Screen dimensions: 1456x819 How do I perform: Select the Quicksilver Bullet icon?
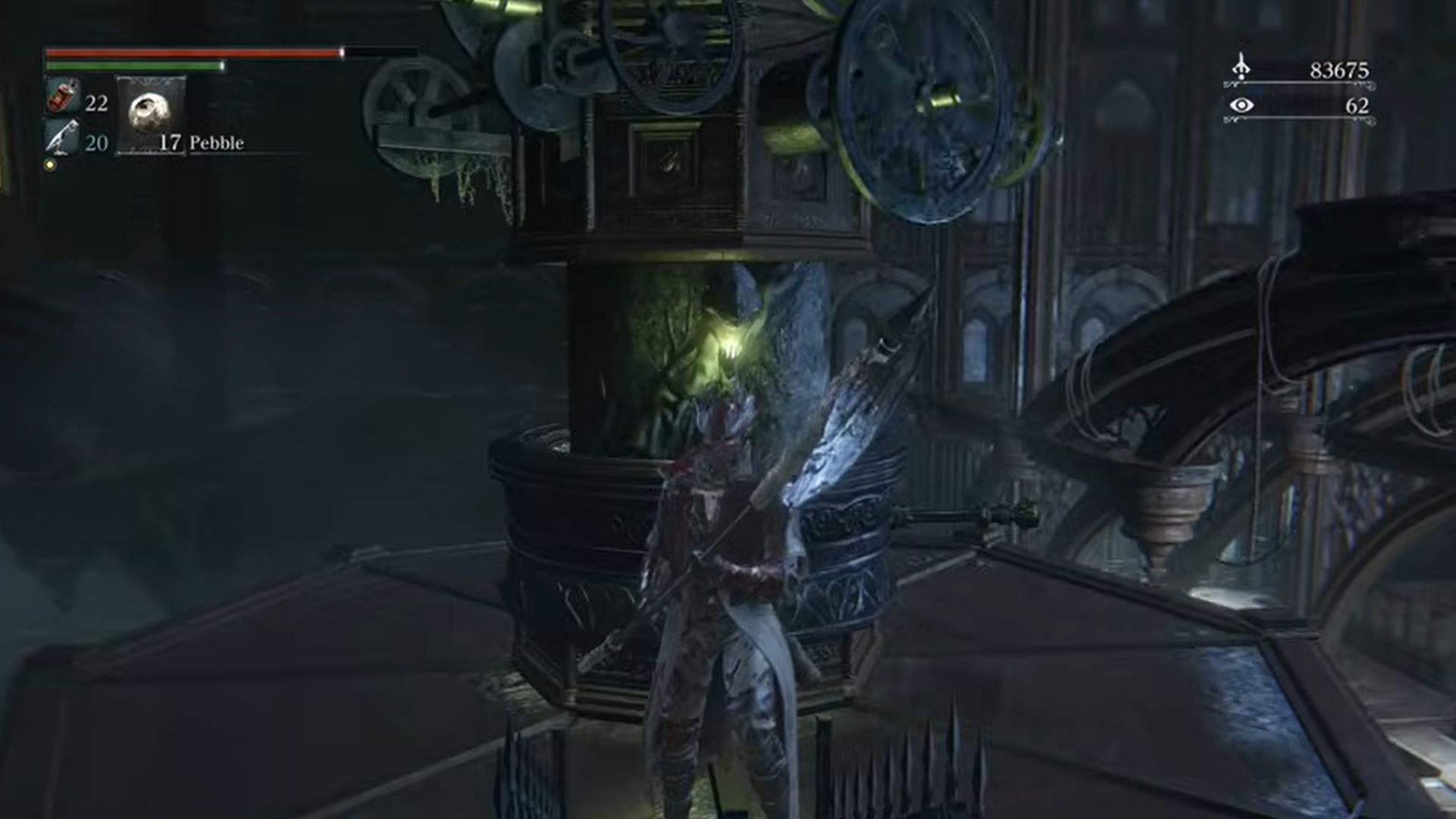coord(62,138)
